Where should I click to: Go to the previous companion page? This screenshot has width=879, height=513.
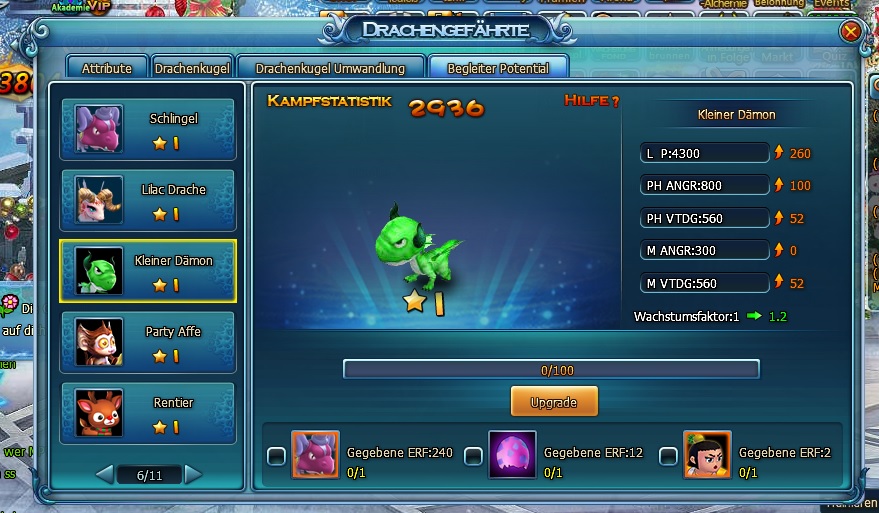[104, 474]
